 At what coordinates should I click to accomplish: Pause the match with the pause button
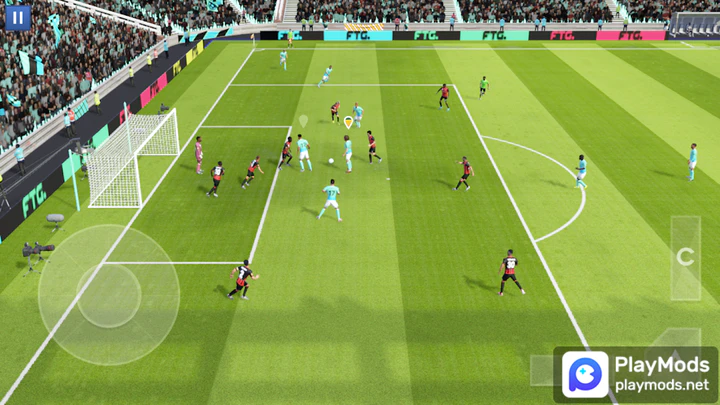[x=18, y=17]
